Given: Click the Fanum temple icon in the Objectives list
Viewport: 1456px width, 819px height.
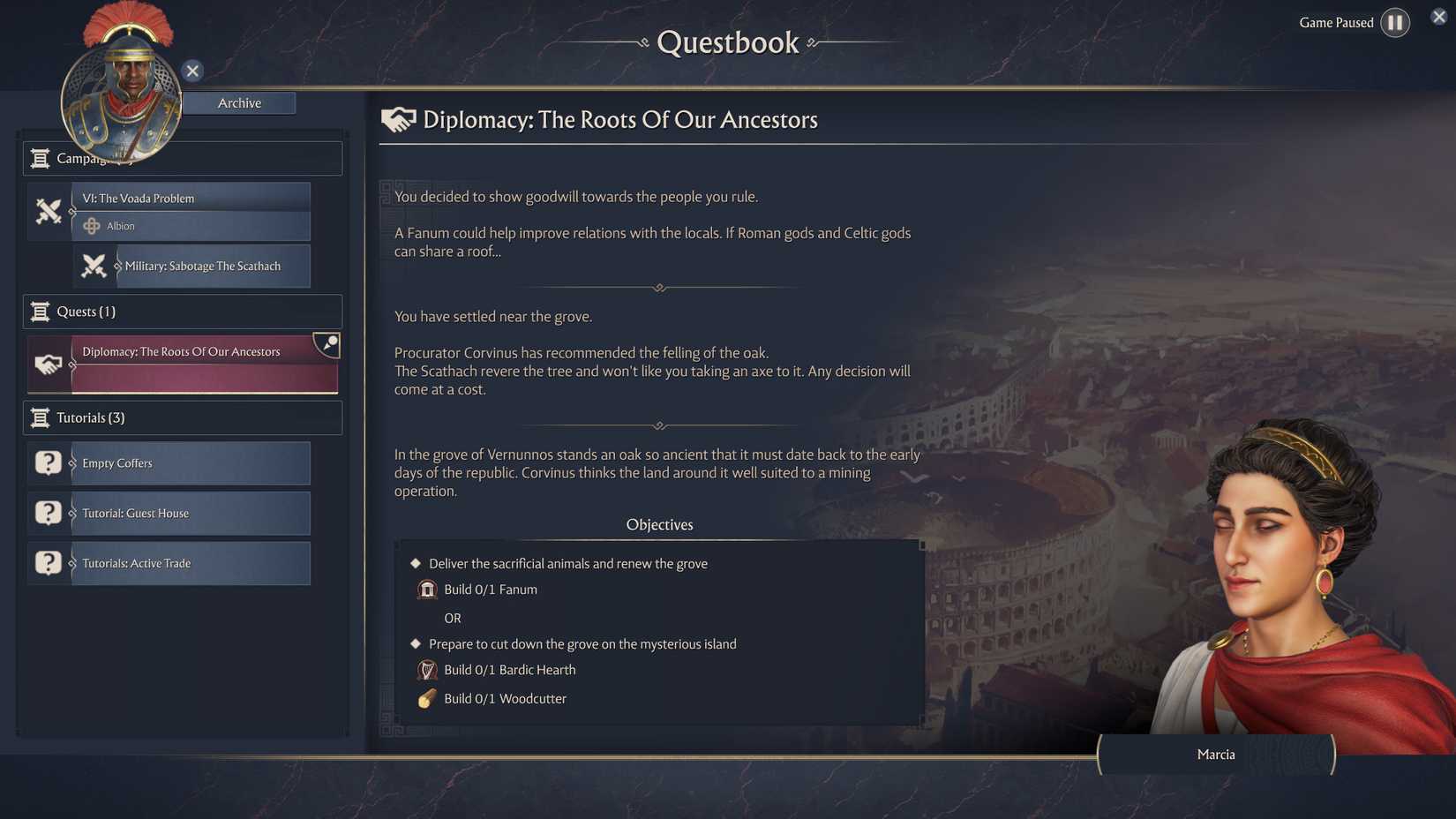Looking at the screenshot, I should coord(427,589).
